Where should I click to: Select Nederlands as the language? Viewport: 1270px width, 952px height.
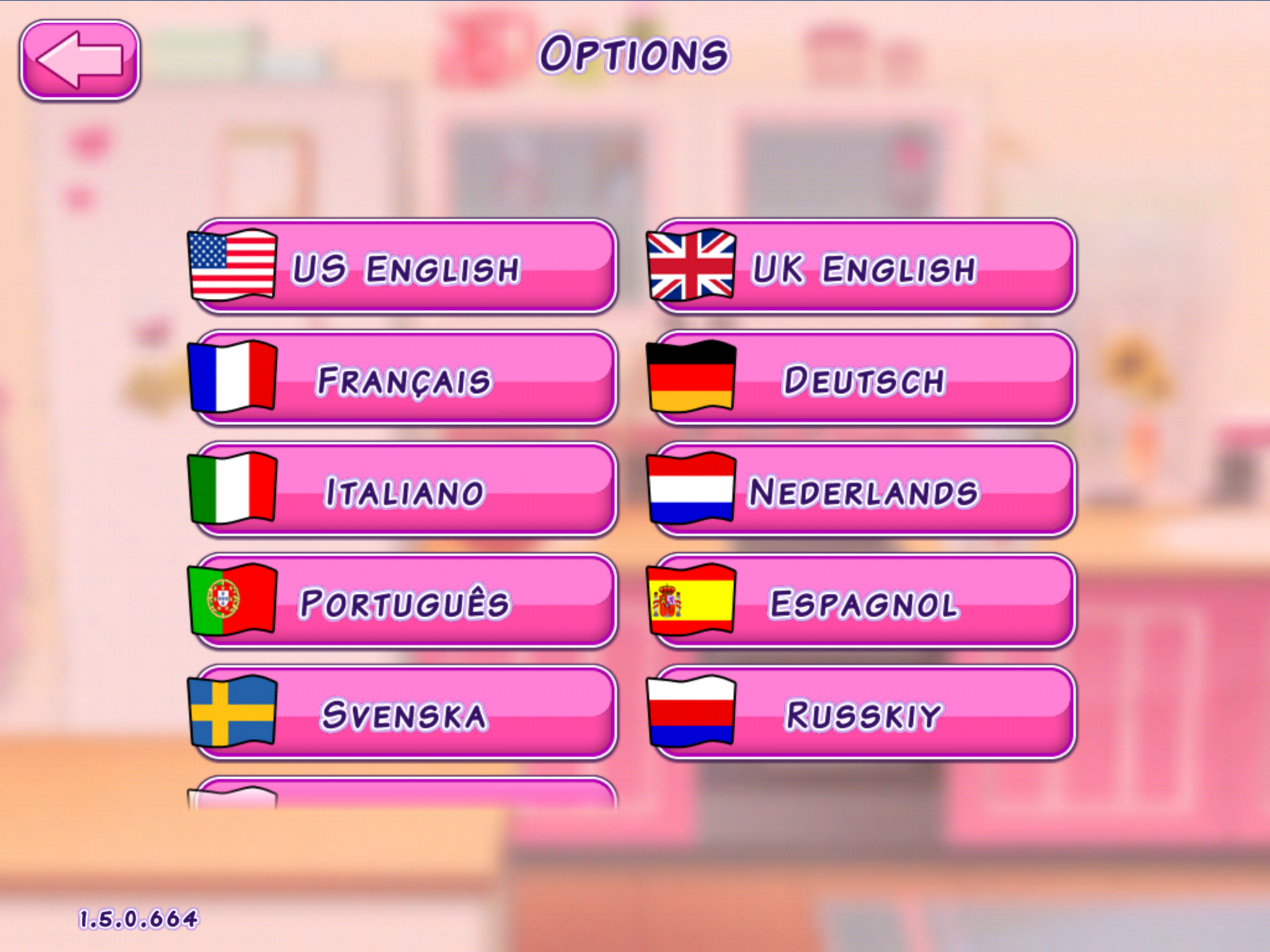click(863, 490)
